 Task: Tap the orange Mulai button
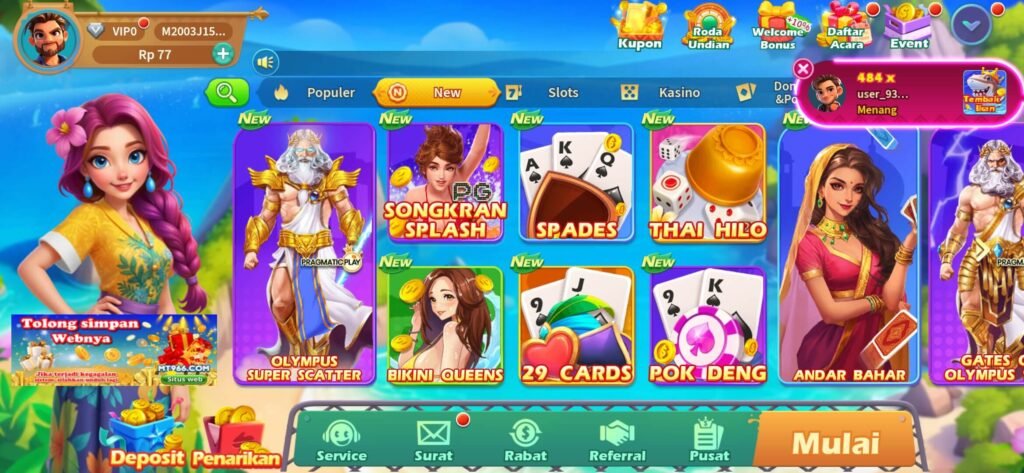coord(835,441)
